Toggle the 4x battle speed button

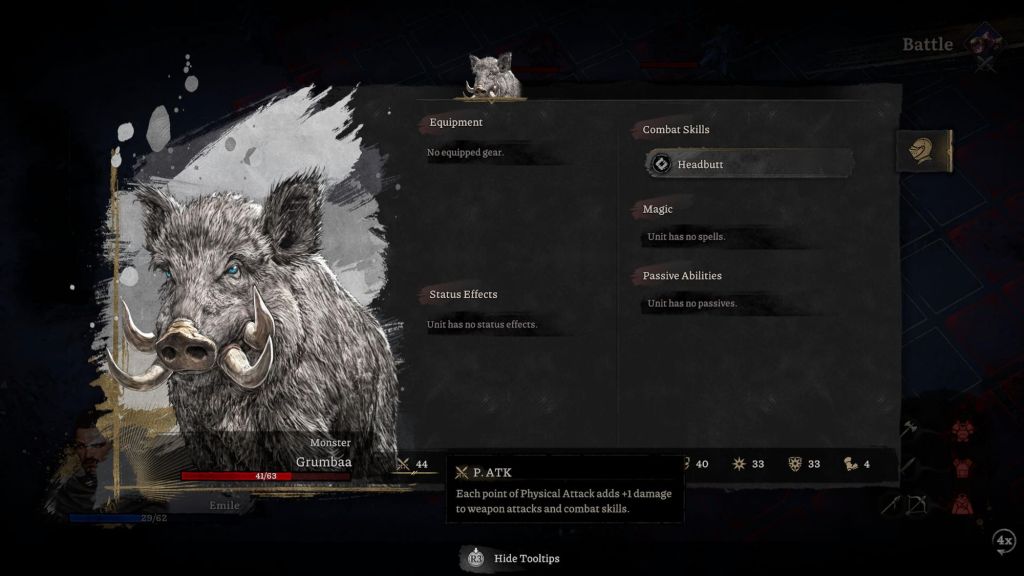1004,541
